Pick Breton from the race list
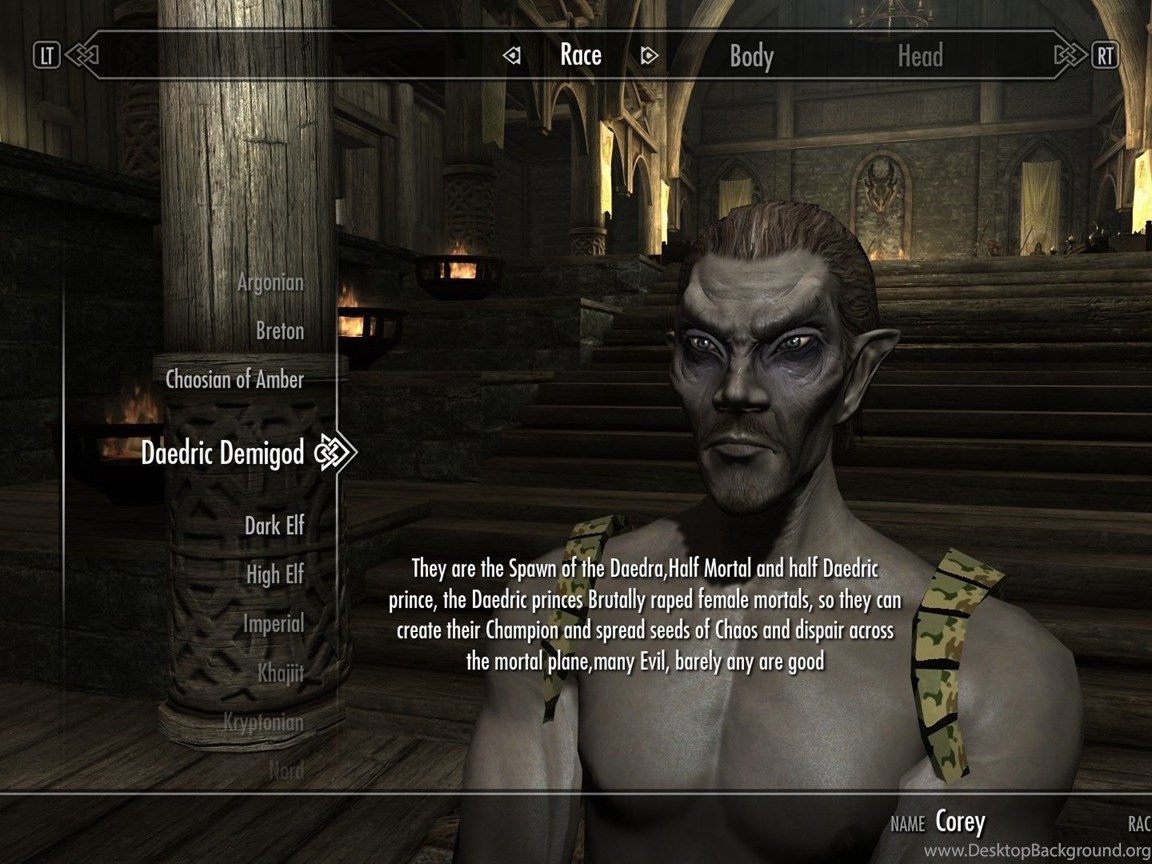Screen dimensions: 1152x864 pos(280,331)
